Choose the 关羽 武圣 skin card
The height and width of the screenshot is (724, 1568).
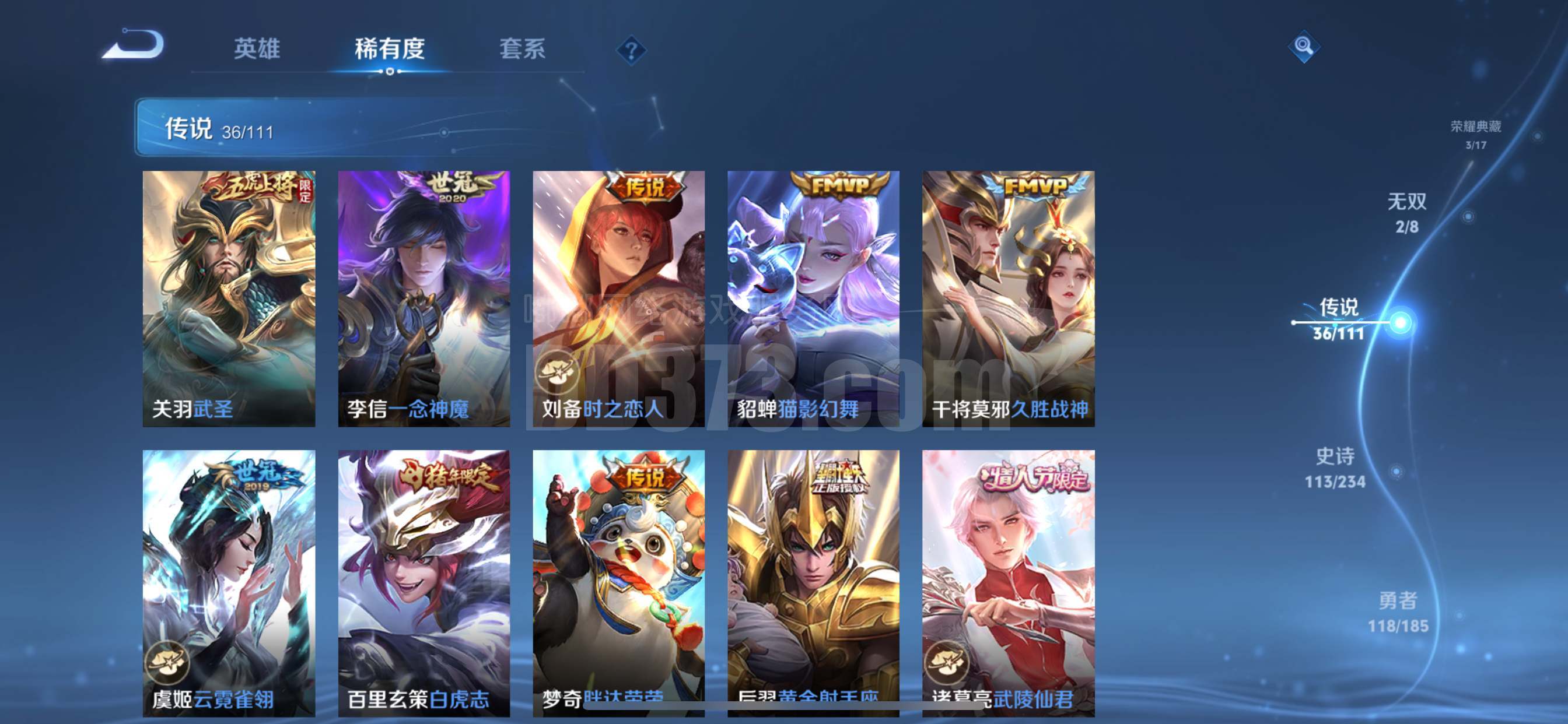tap(229, 298)
